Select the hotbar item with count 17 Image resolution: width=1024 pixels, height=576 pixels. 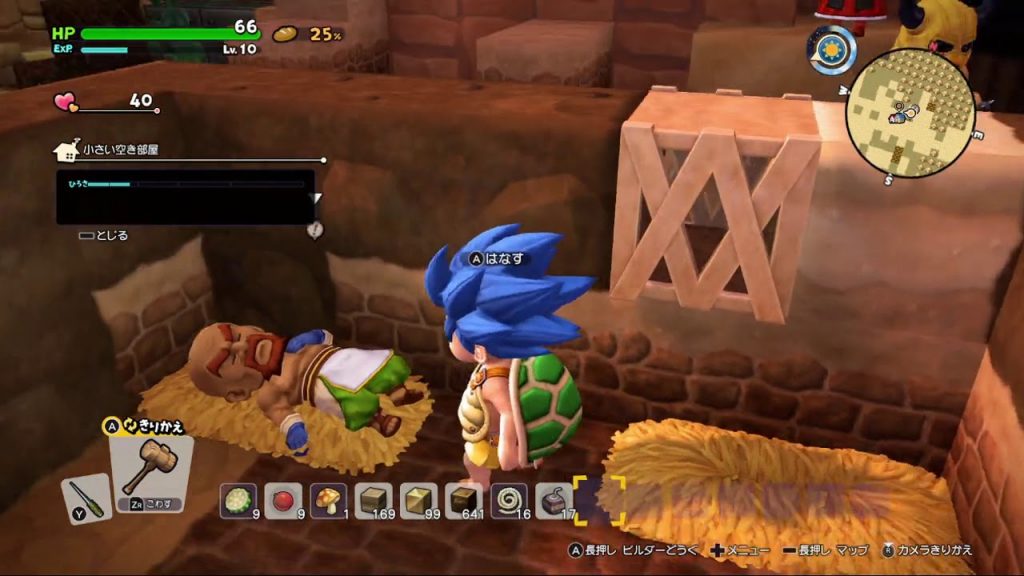coord(553,498)
